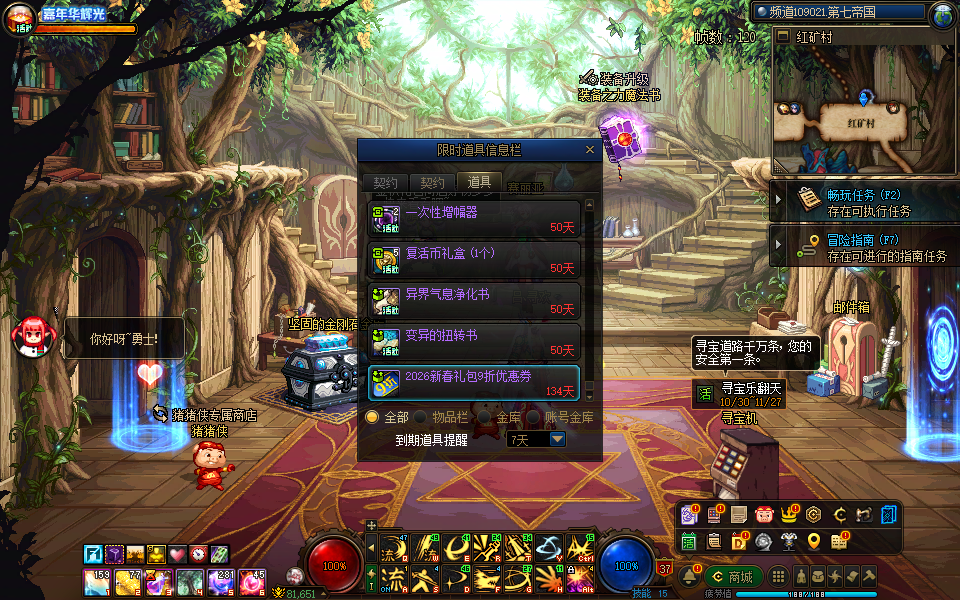Open the pig head icon in the menu tray

[x=764, y=515]
